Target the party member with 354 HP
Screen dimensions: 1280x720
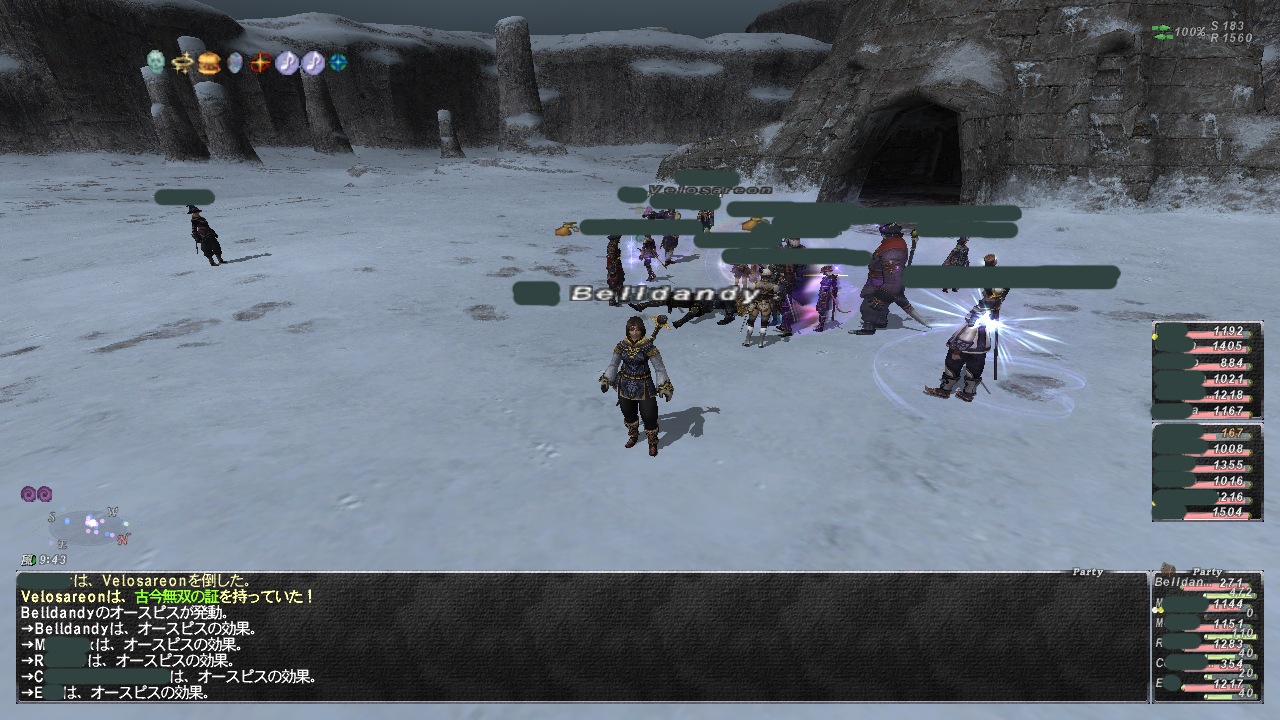point(1206,664)
